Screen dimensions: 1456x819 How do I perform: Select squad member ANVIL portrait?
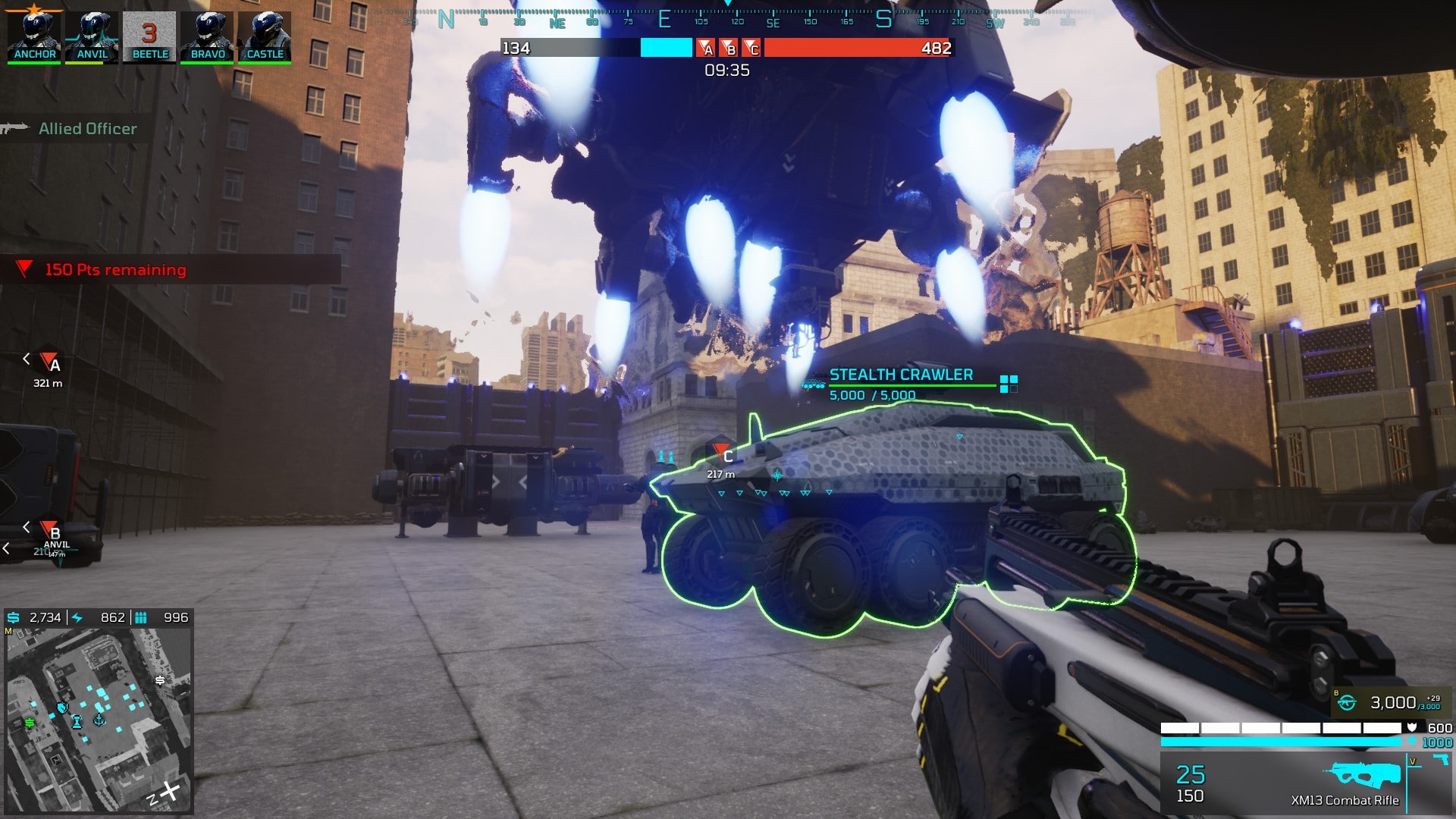92,35
